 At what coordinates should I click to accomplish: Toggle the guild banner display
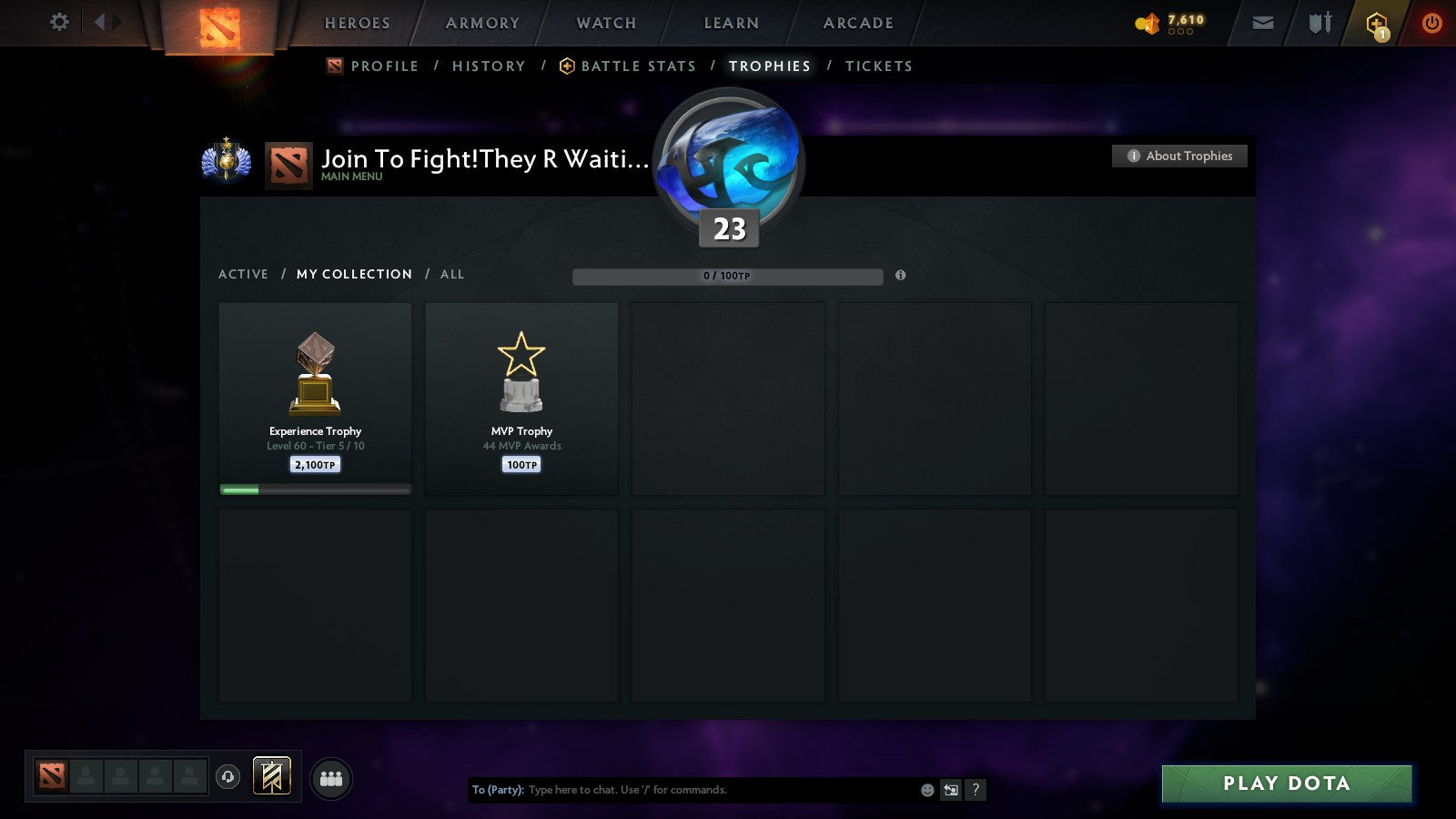point(270,773)
